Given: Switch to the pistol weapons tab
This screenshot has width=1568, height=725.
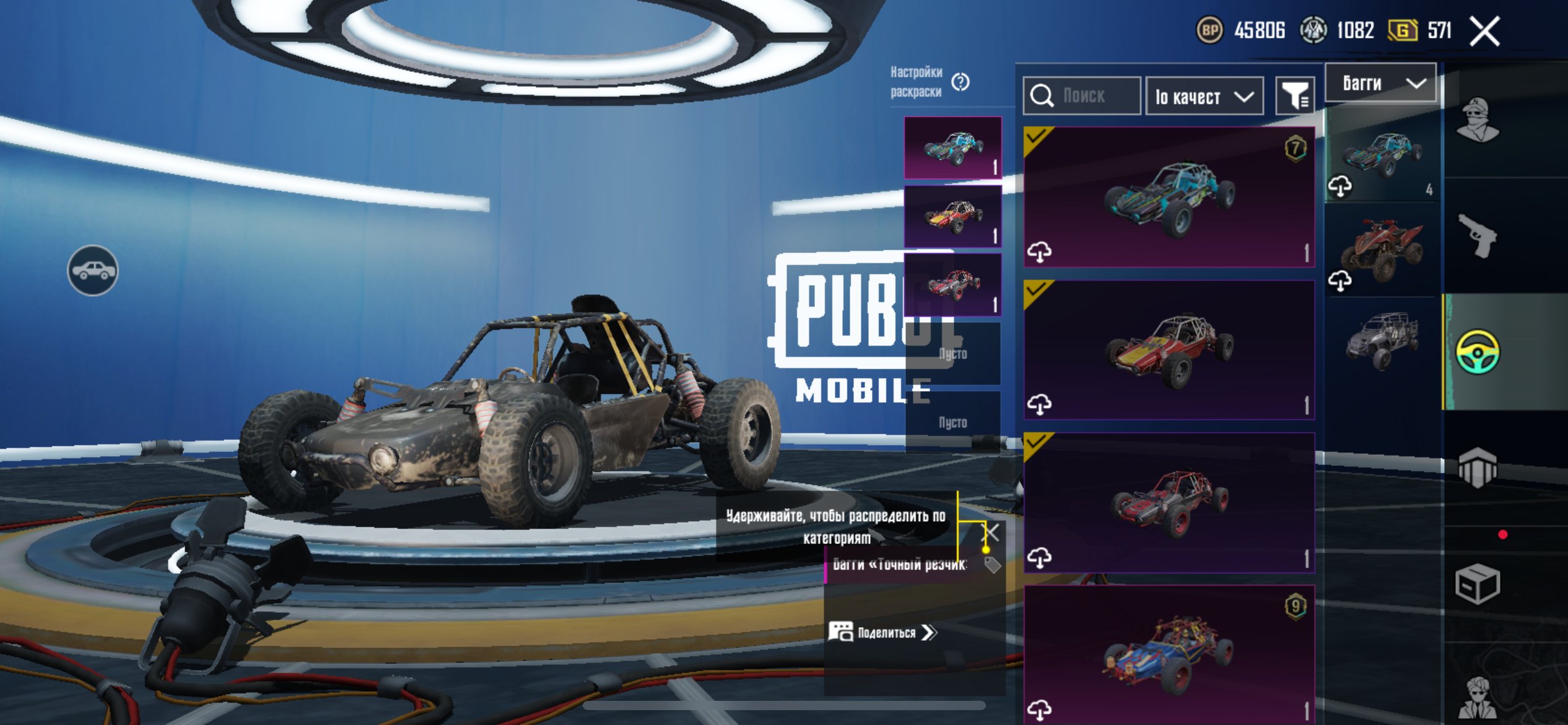Looking at the screenshot, I should 1477,235.
